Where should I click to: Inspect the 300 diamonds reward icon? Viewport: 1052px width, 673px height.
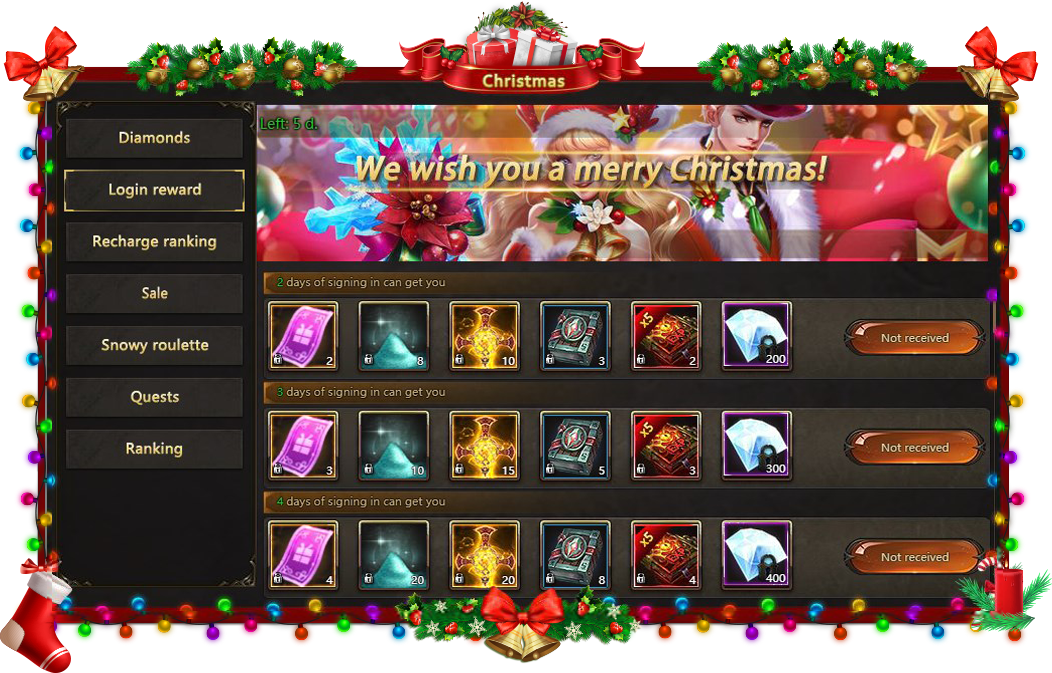click(756, 446)
